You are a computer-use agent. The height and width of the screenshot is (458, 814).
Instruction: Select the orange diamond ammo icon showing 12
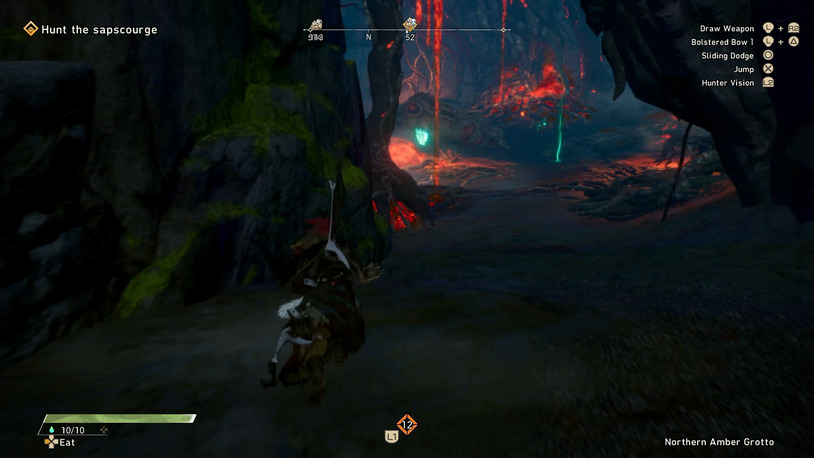406,425
